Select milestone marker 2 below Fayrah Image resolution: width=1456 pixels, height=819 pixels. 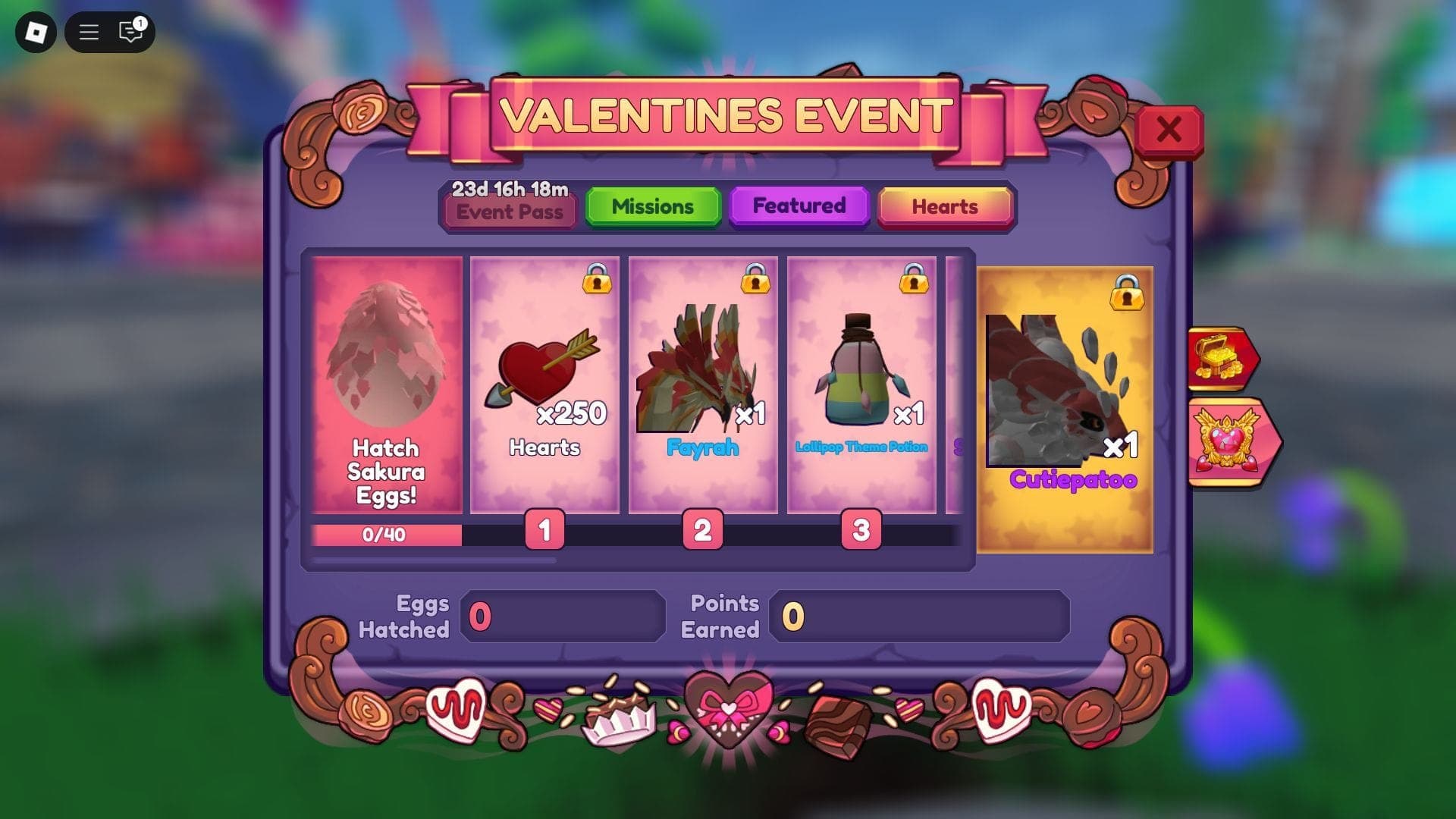click(x=701, y=533)
